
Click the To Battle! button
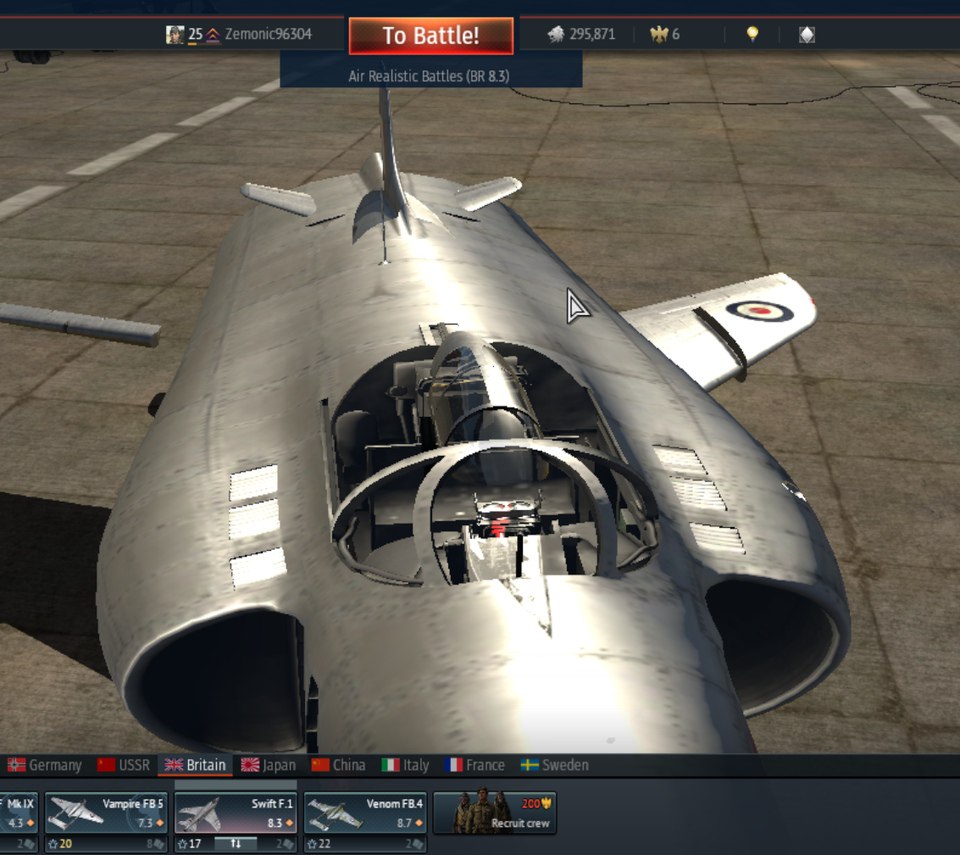click(431, 36)
